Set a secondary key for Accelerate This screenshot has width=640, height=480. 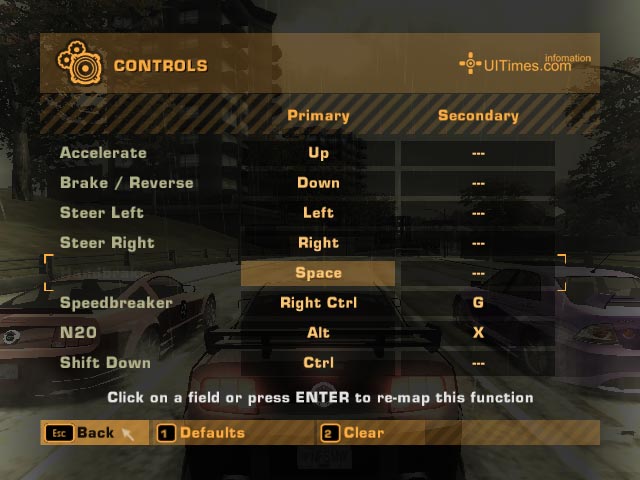[x=478, y=153]
